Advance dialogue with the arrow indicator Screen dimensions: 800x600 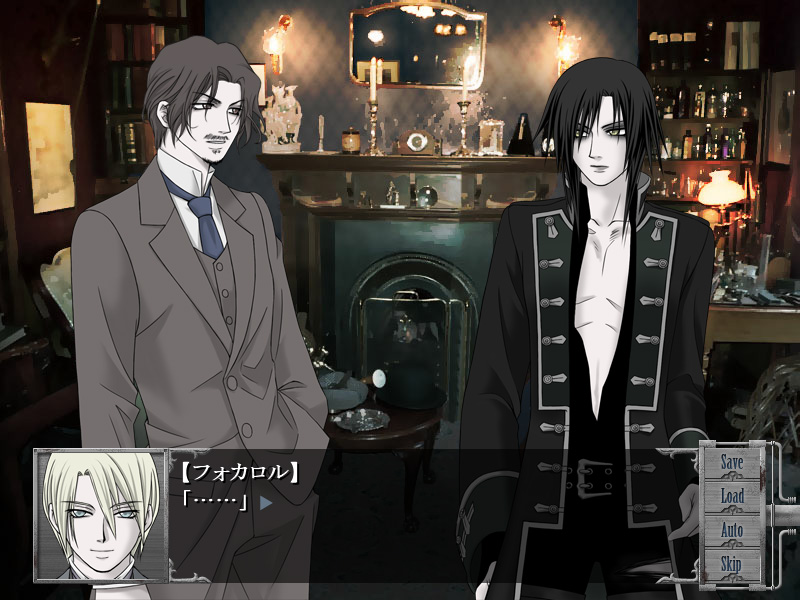click(x=266, y=502)
